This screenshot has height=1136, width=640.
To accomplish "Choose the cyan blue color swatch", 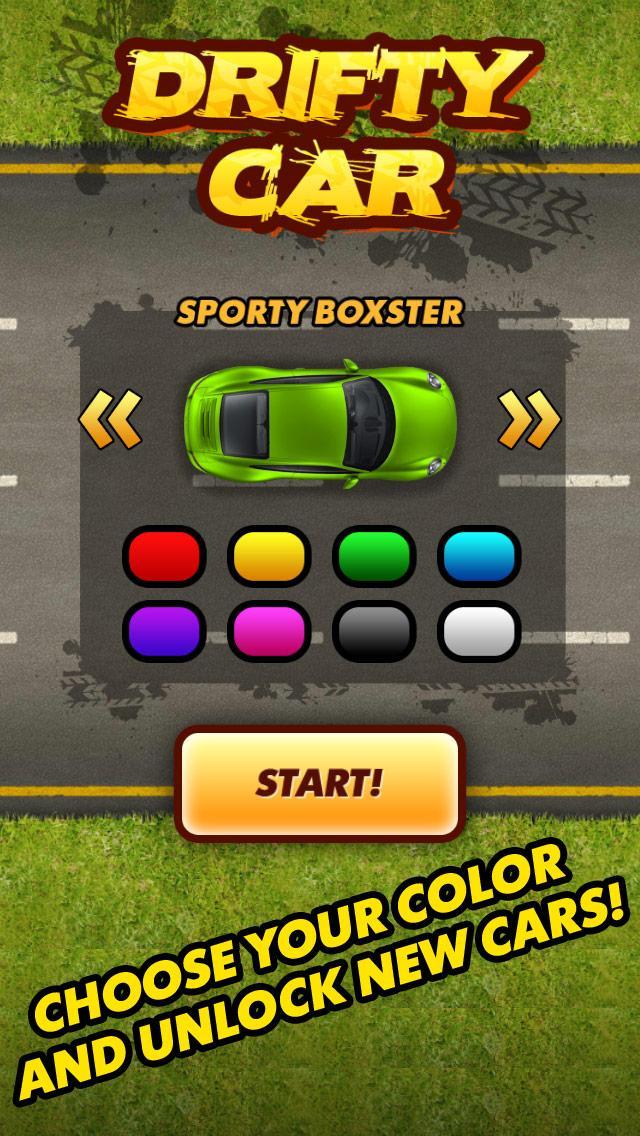I will [x=479, y=556].
